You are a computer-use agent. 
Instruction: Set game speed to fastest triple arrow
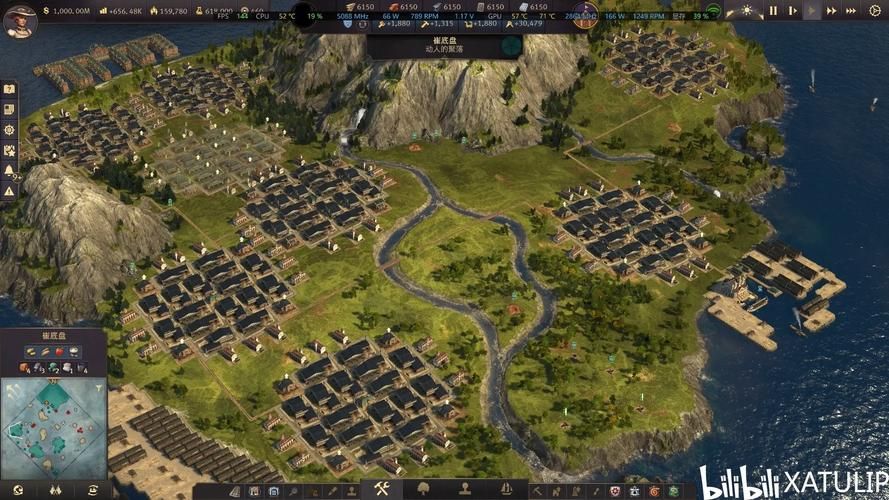pos(853,11)
